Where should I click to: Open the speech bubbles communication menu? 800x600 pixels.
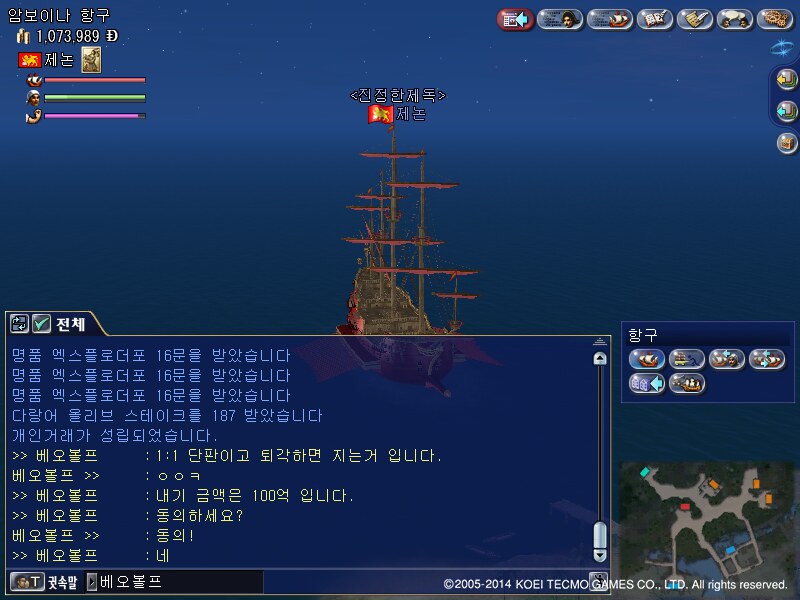point(735,19)
